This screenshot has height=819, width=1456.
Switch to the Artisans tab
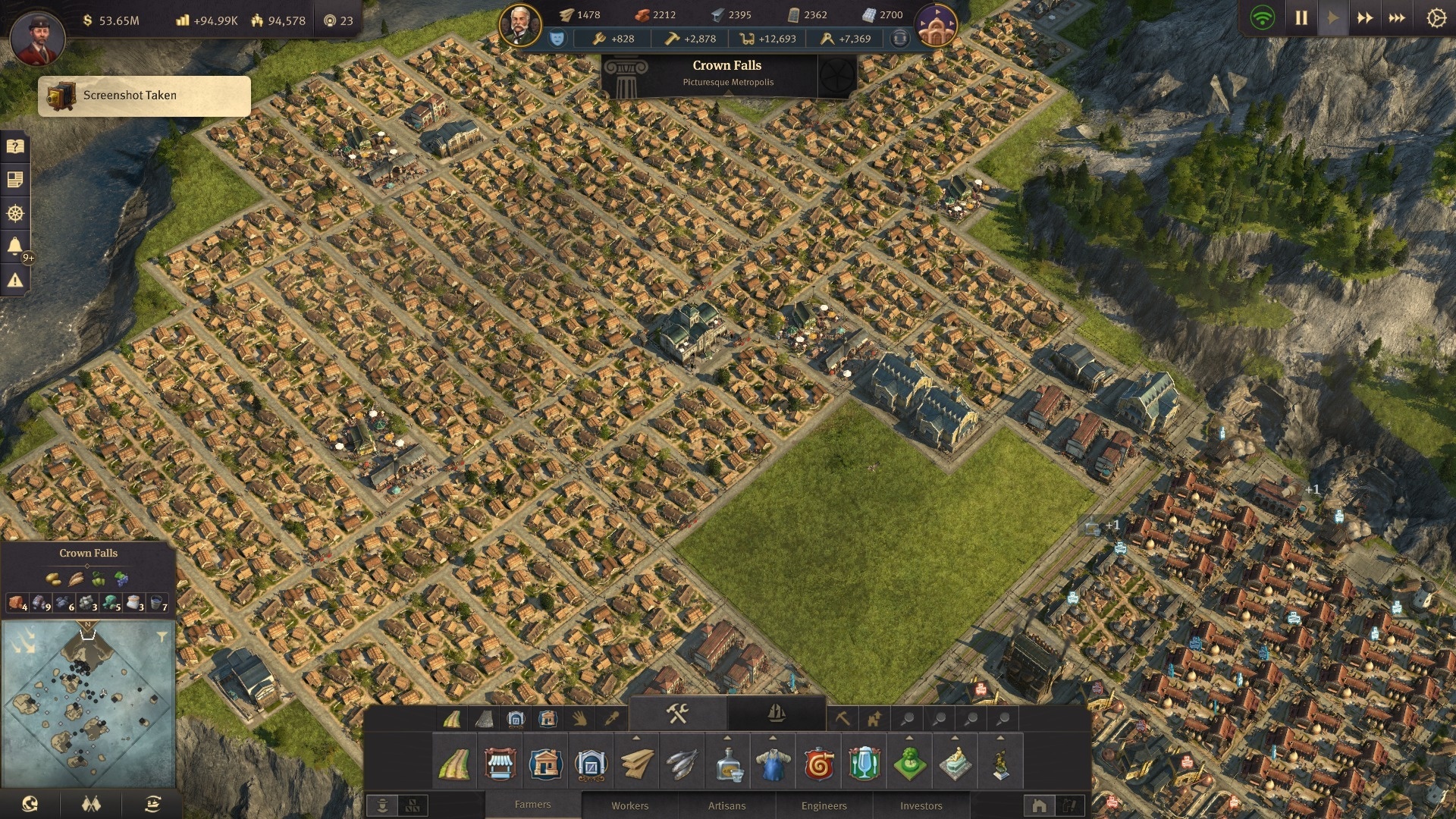click(x=726, y=805)
